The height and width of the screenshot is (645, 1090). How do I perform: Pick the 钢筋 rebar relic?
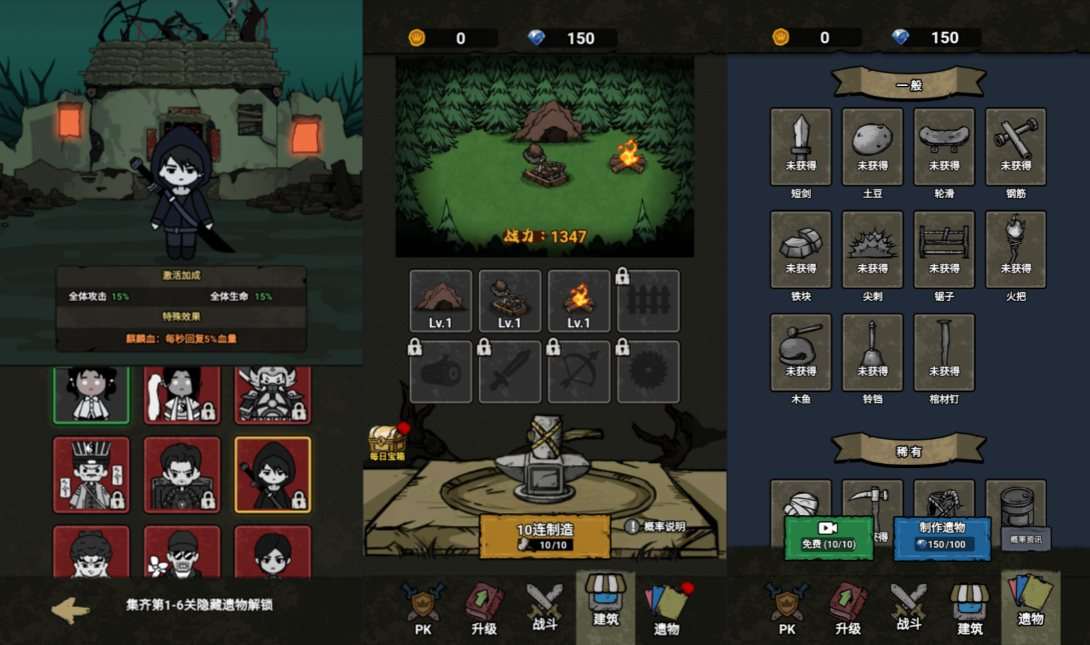coord(1016,146)
